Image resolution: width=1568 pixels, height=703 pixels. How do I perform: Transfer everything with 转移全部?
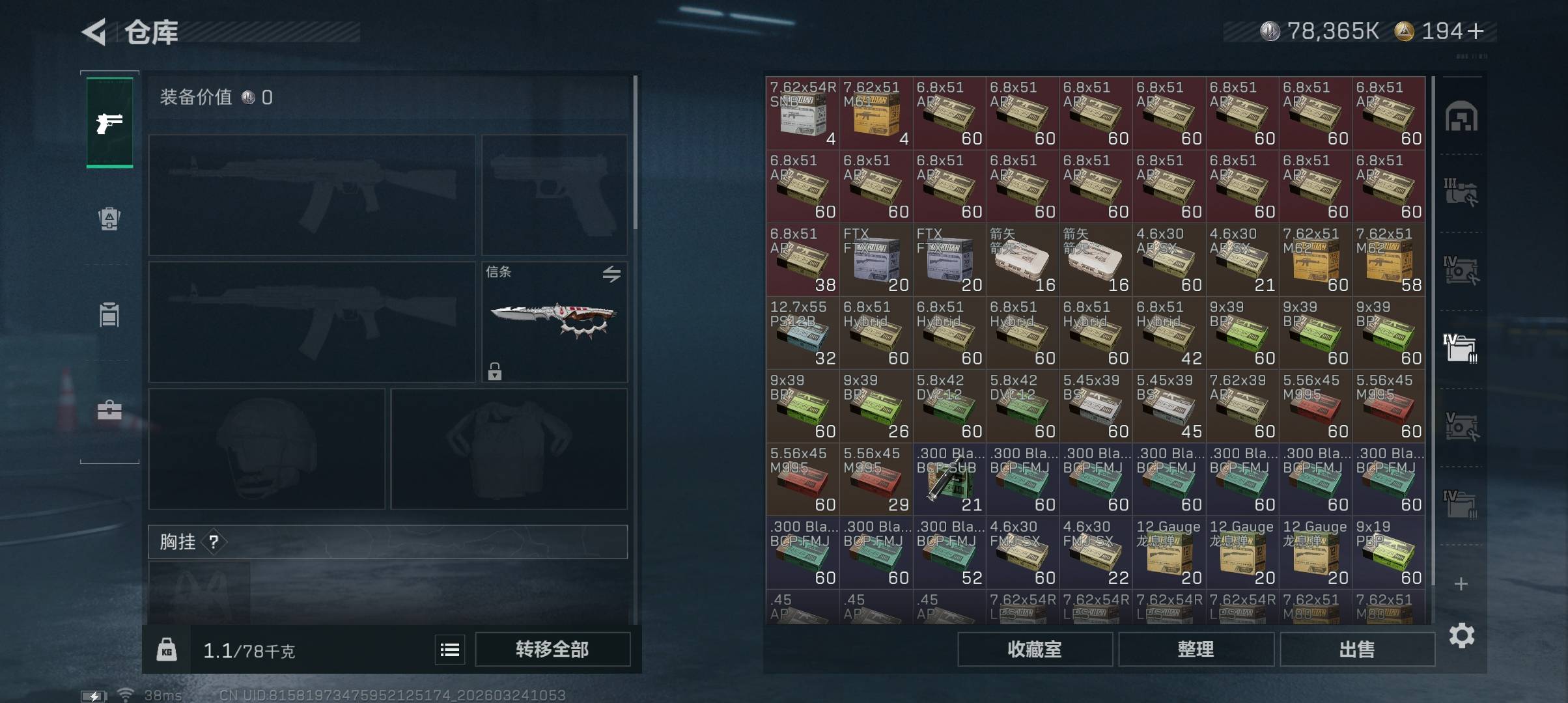pos(552,649)
